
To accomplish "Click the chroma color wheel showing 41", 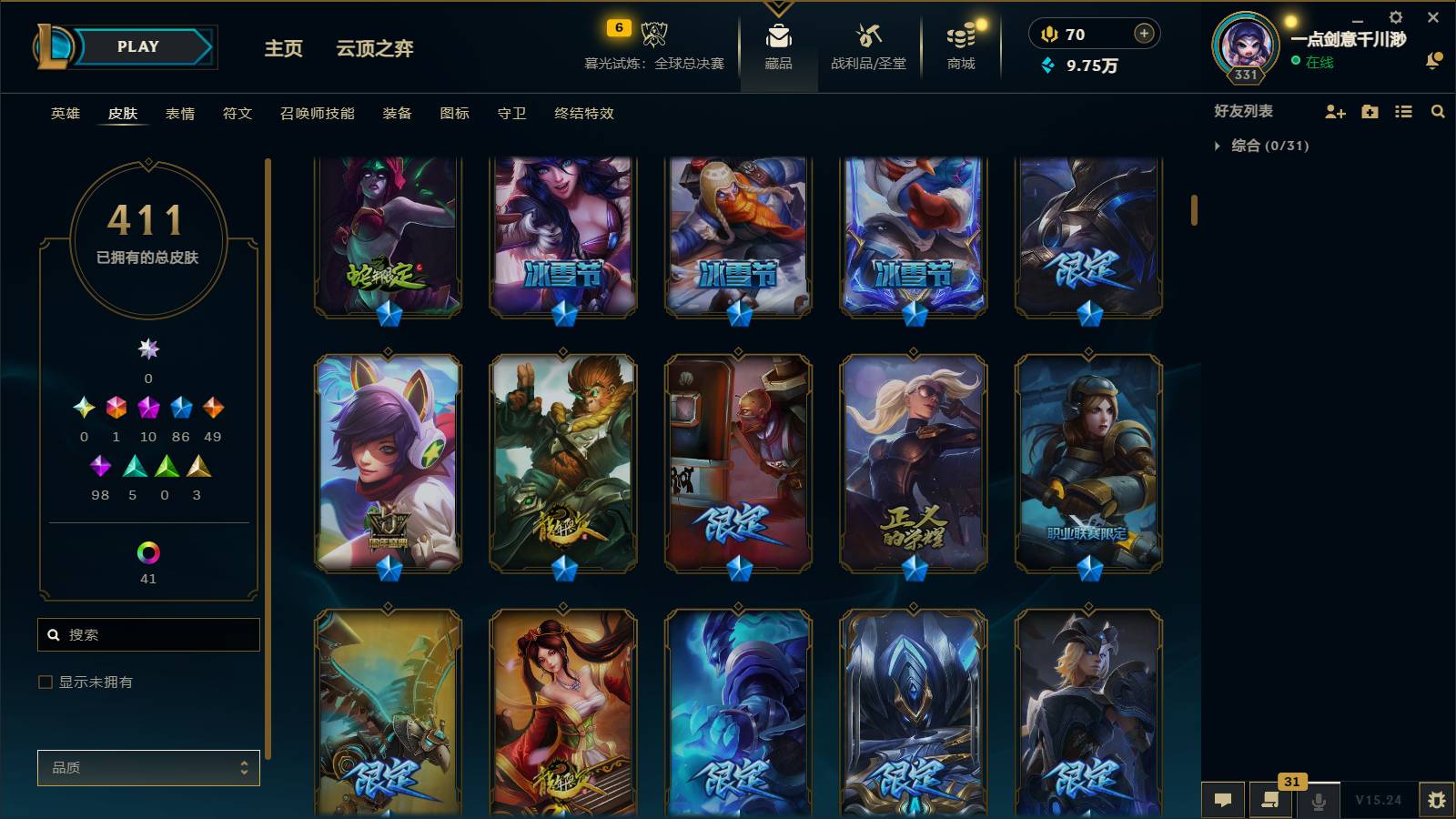I will [x=148, y=553].
